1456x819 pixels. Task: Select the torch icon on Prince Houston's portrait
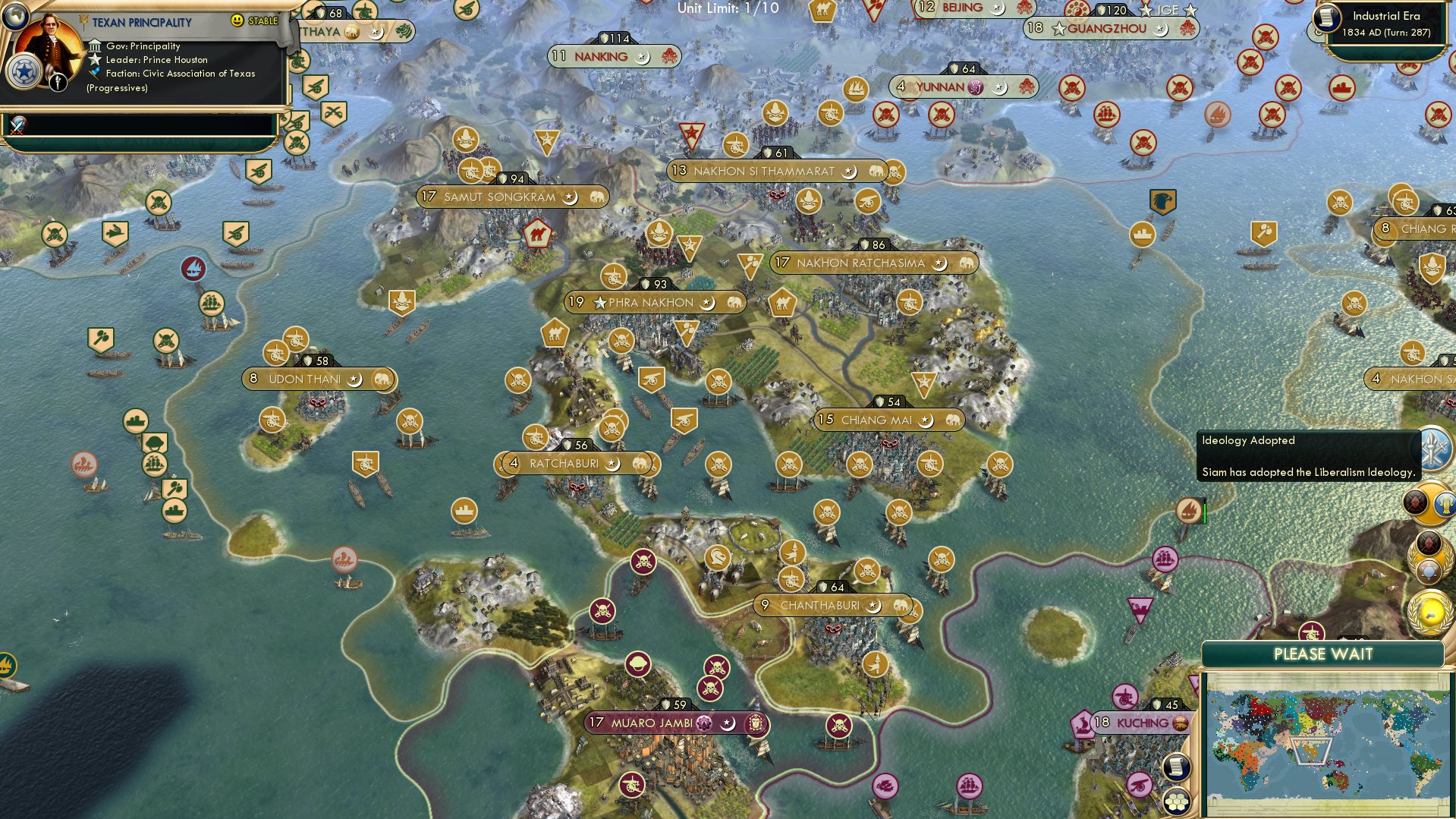[x=58, y=82]
